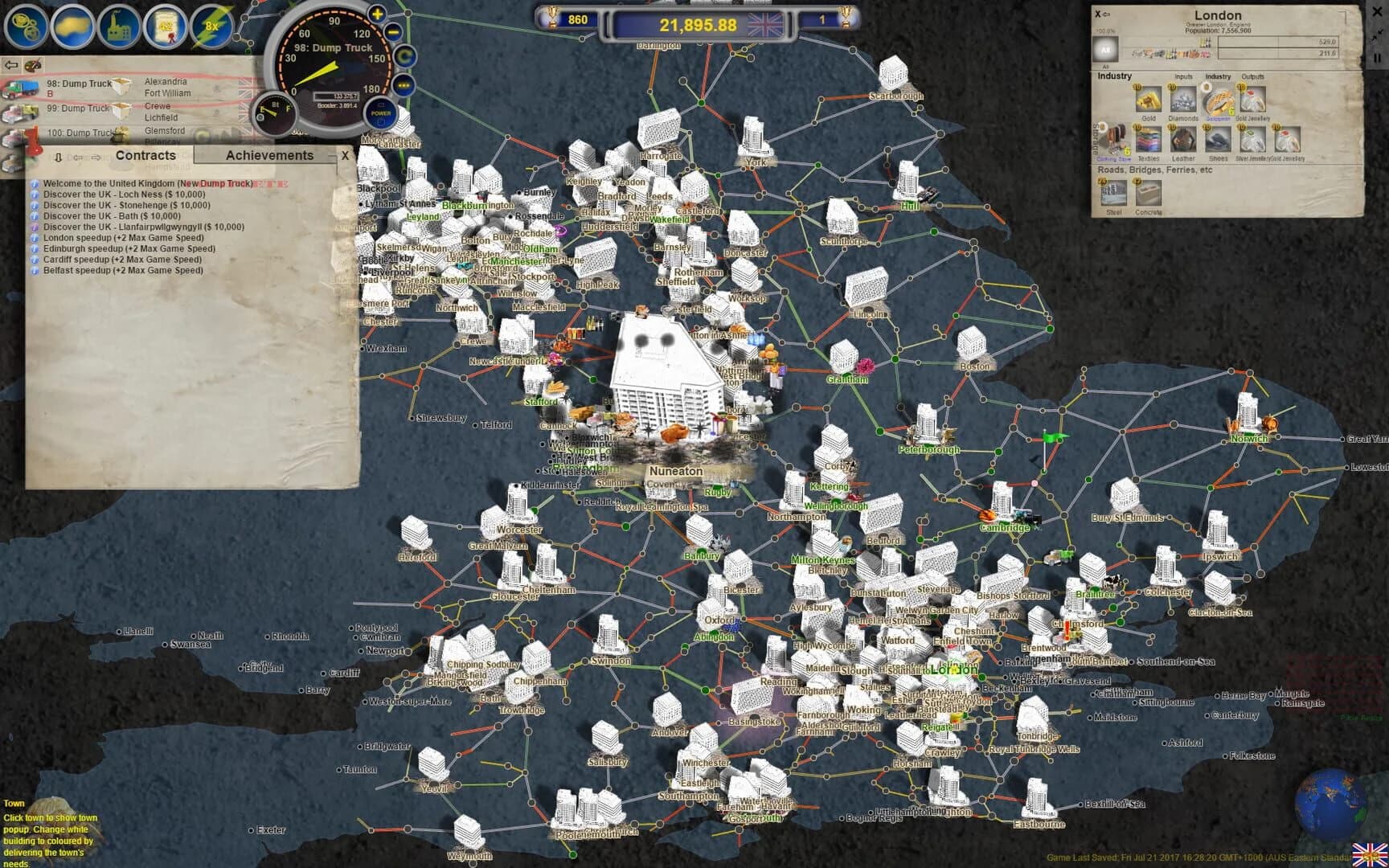The width and height of the screenshot is (1389, 868).
Task: Click the Discover the UK - Stonehenge contract
Action: click(x=125, y=205)
